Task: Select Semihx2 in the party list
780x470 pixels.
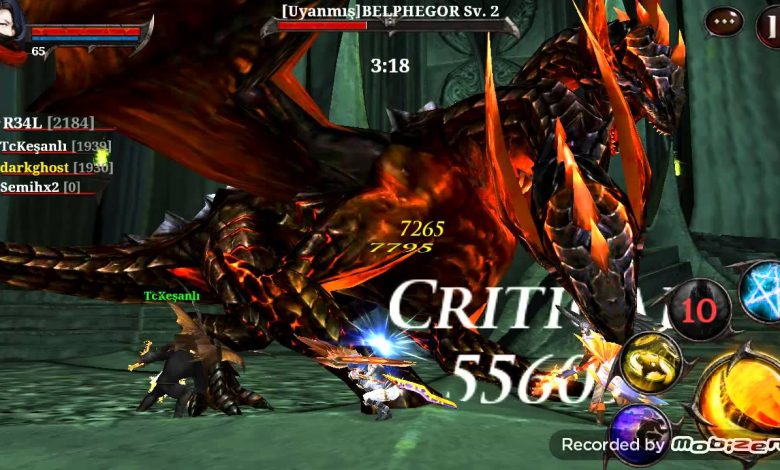Action: click(x=41, y=187)
